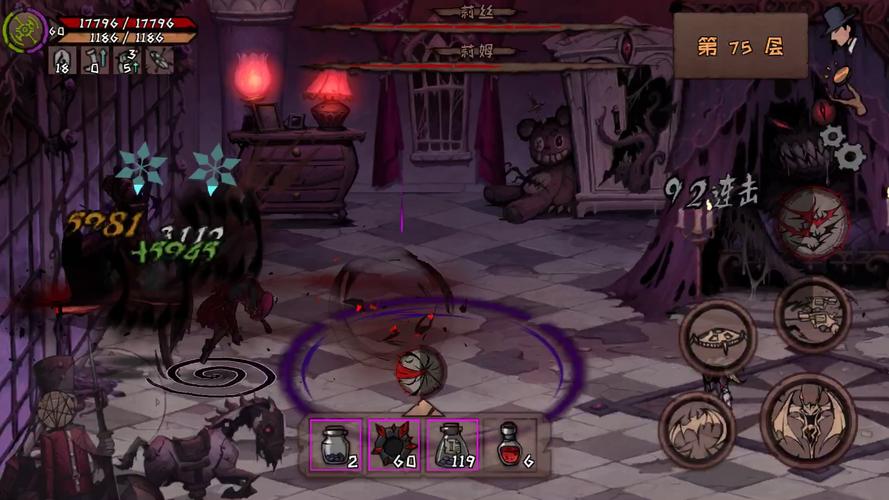
Task: Check the crossed-out shield status icon
Action: (x=160, y=61)
